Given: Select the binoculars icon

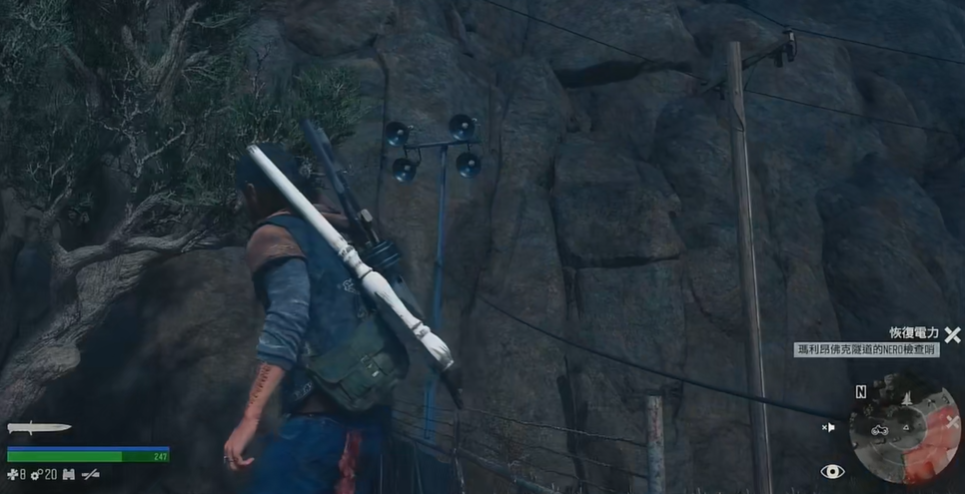Looking at the screenshot, I should pyautogui.click(x=69, y=474).
